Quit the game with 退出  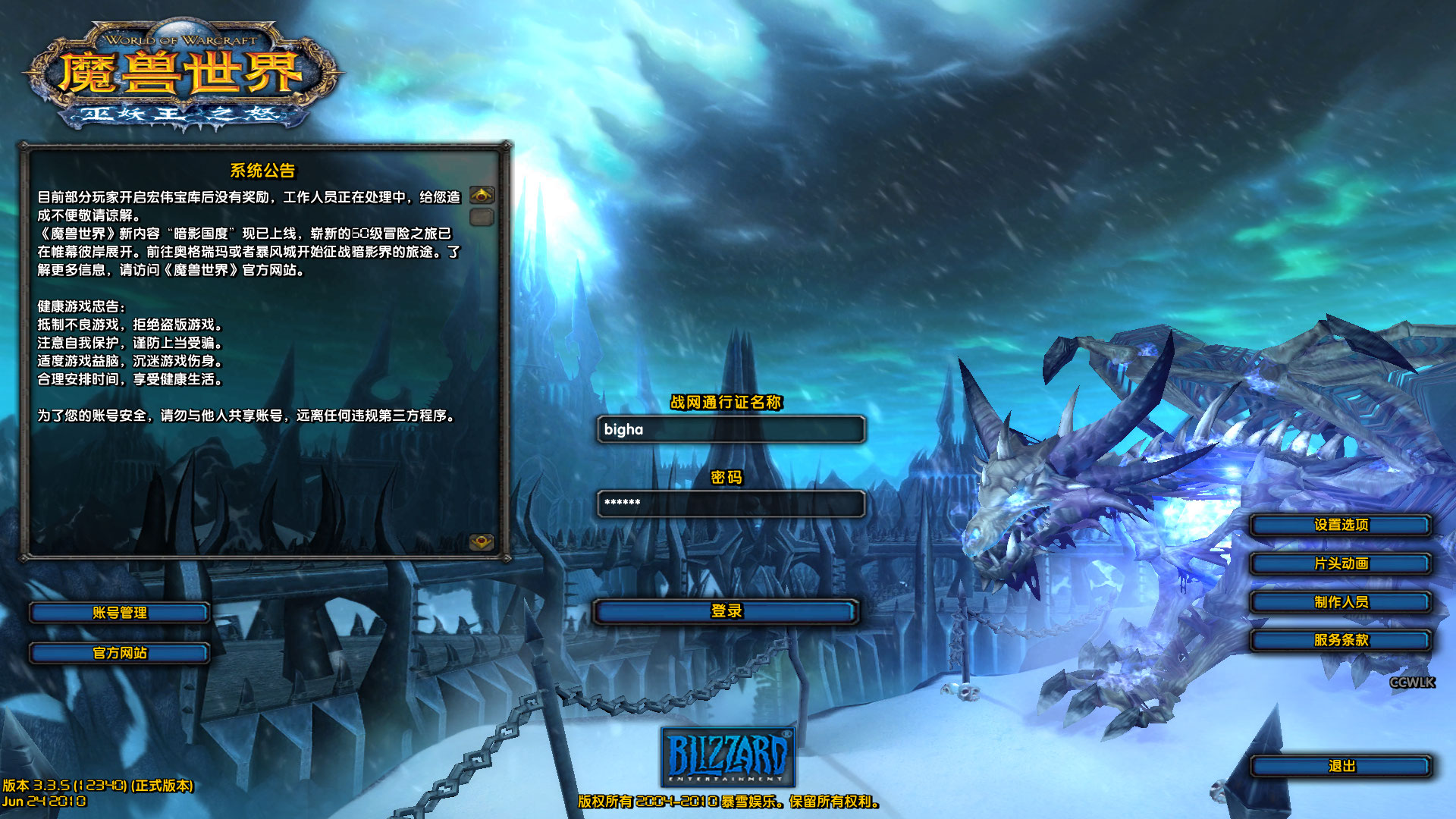click(1341, 766)
